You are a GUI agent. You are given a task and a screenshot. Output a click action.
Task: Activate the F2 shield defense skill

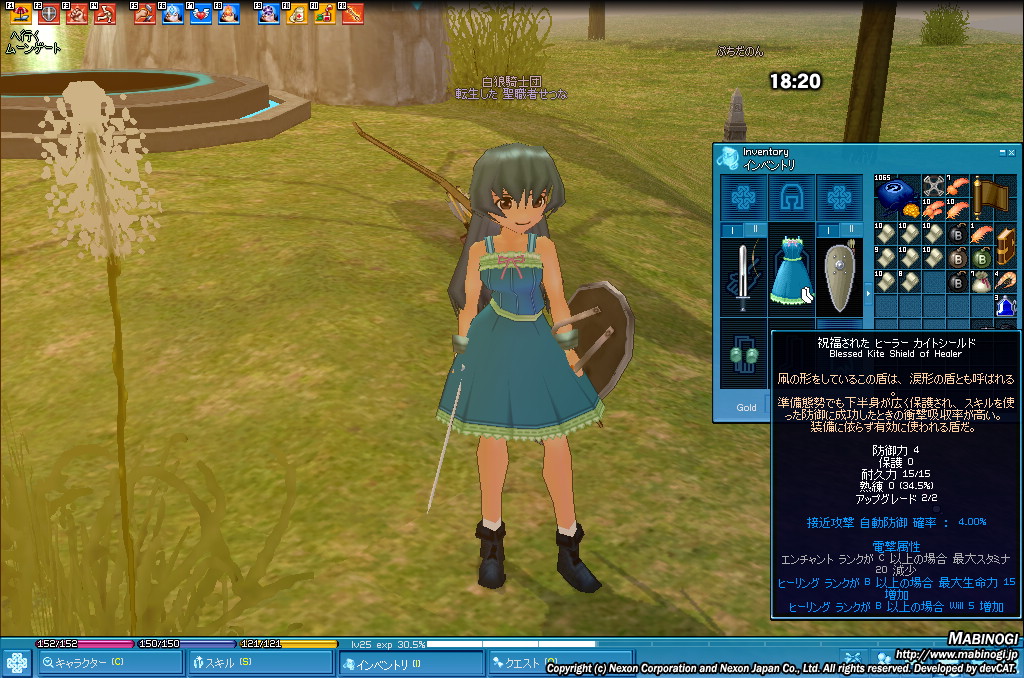tap(47, 14)
